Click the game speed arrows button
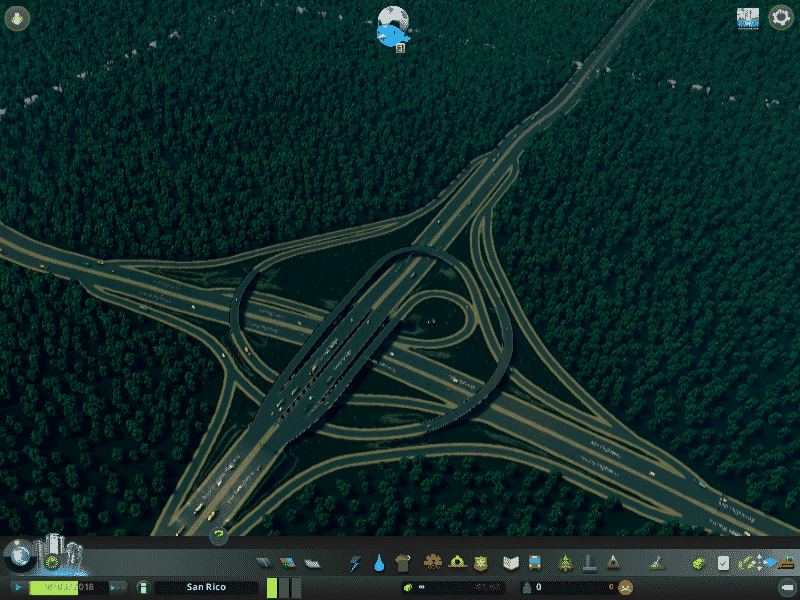Image resolution: width=800 pixels, height=600 pixels. [118, 588]
